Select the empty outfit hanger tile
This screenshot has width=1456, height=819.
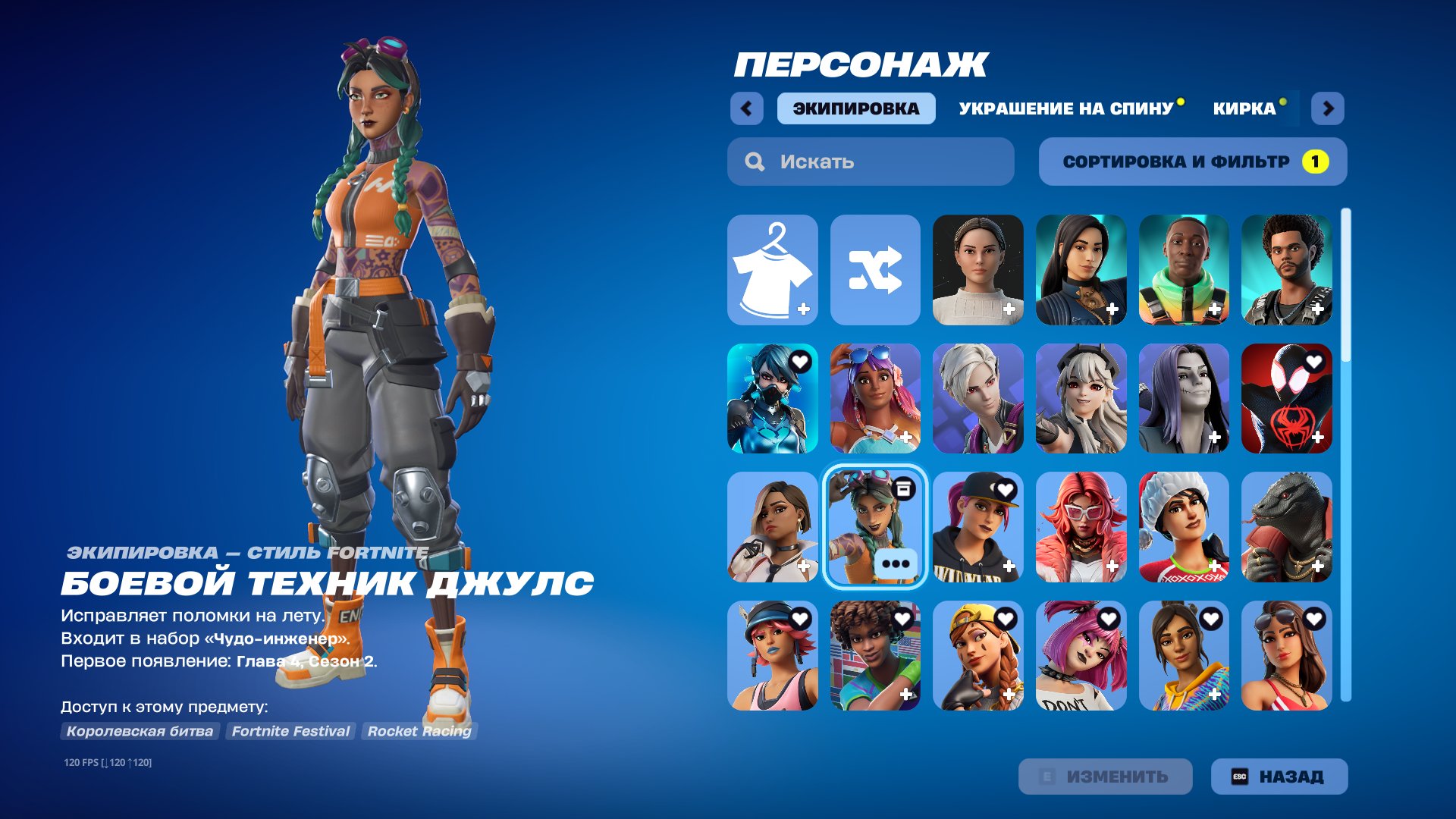pos(771,269)
